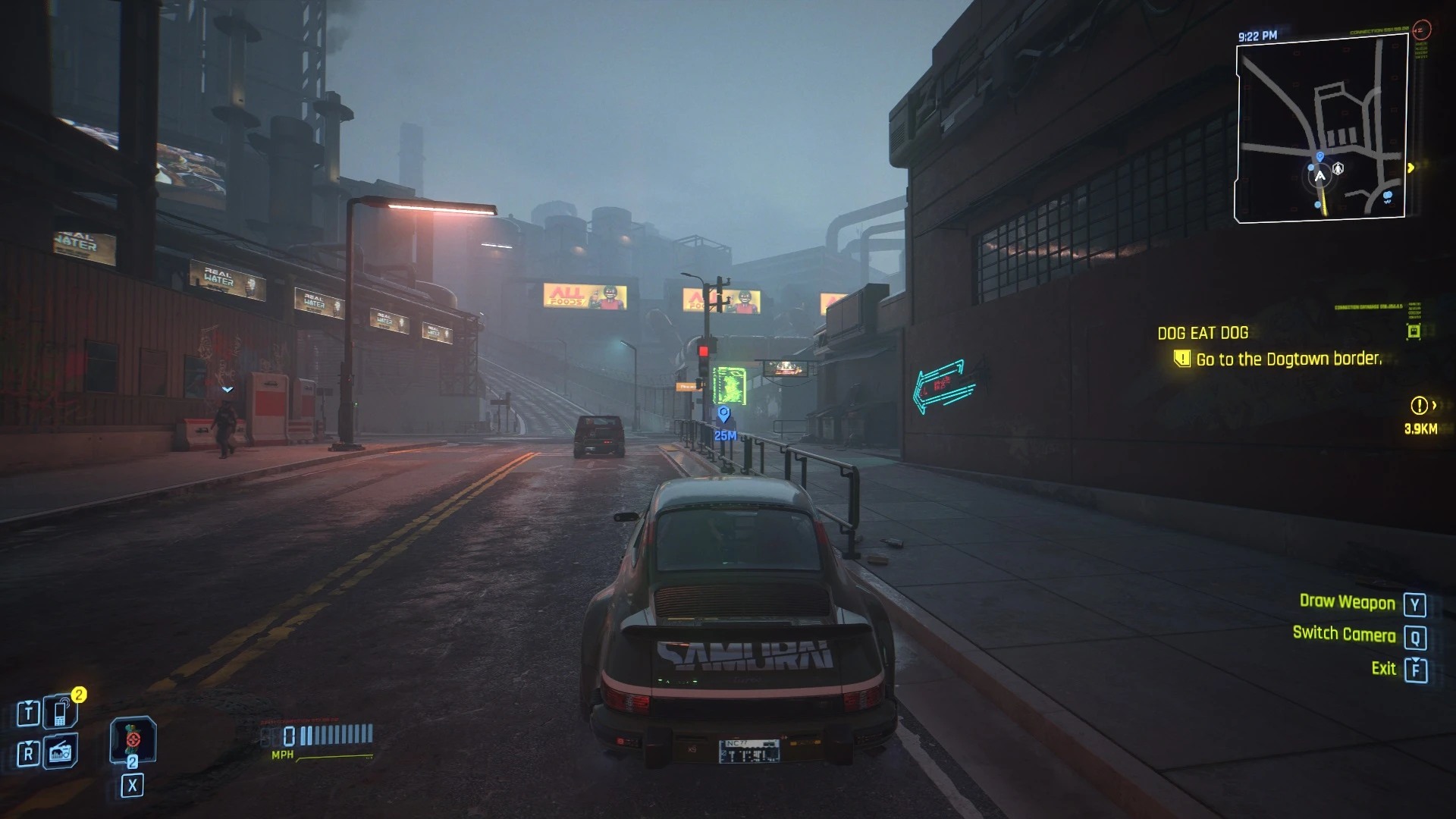Open the car radio icon
The height and width of the screenshot is (819, 1456).
61,753
